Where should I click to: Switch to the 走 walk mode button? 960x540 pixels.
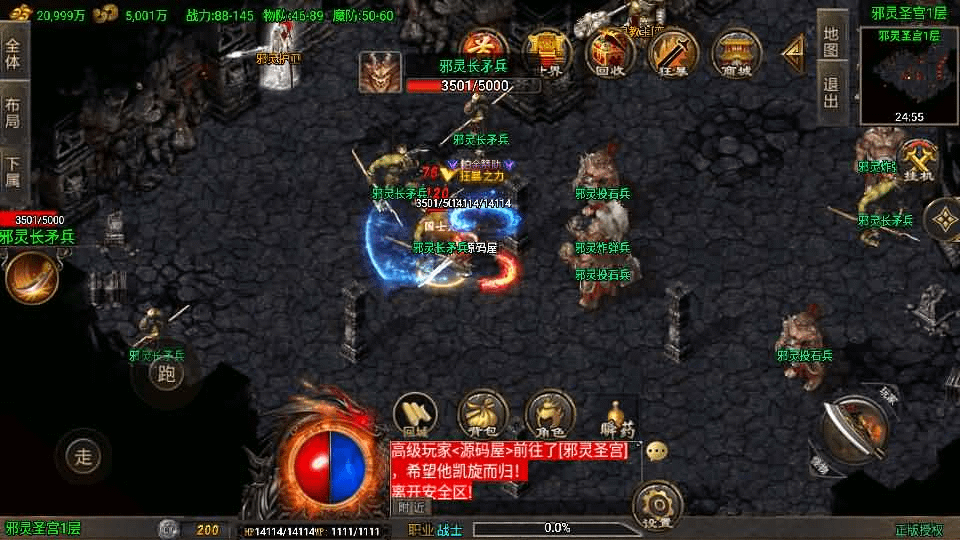pos(84,457)
